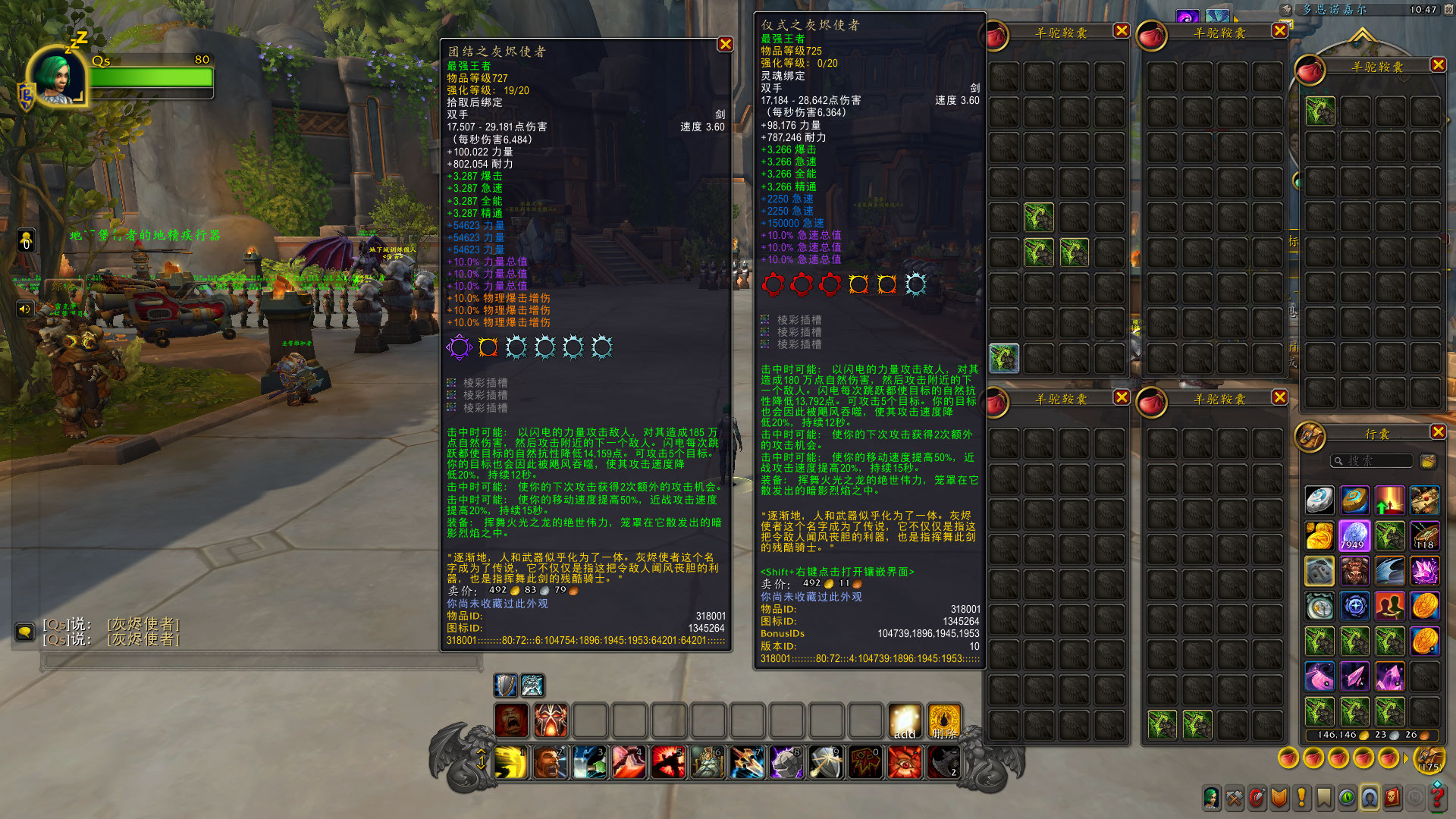
Task: Activate the shield stance button
Action: pyautogui.click(x=506, y=685)
